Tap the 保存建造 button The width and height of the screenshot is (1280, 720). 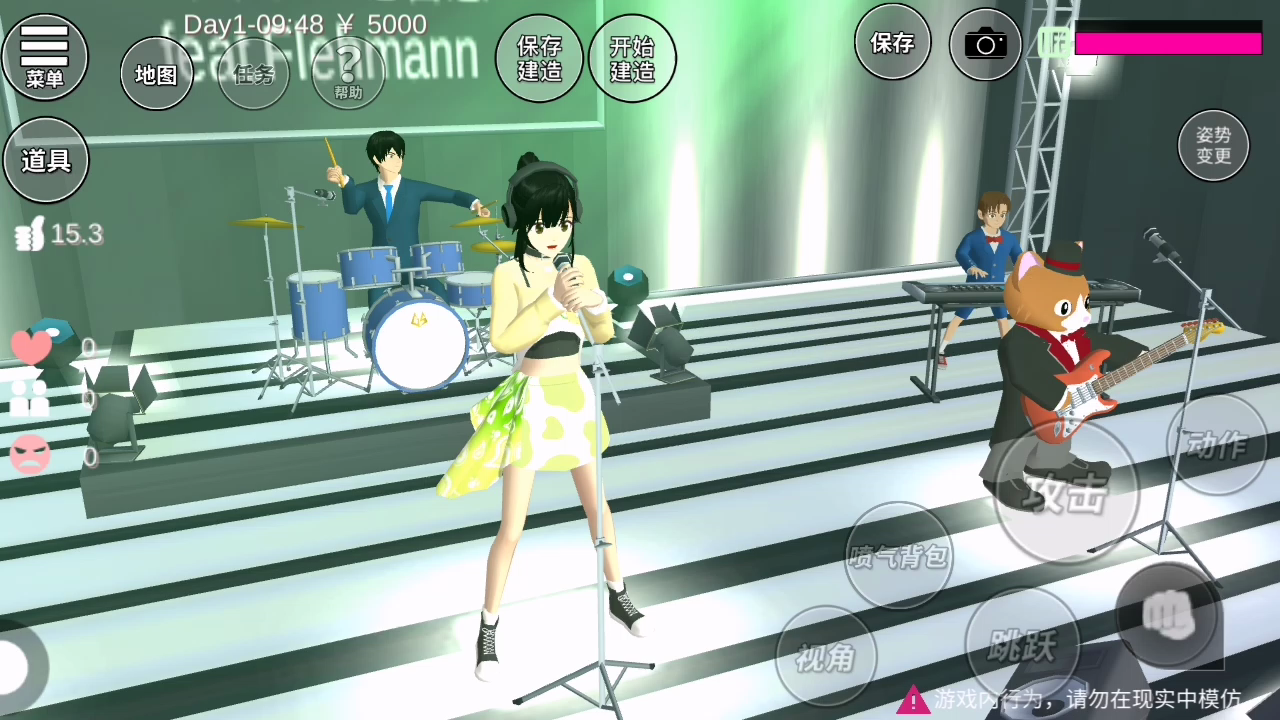pos(539,59)
